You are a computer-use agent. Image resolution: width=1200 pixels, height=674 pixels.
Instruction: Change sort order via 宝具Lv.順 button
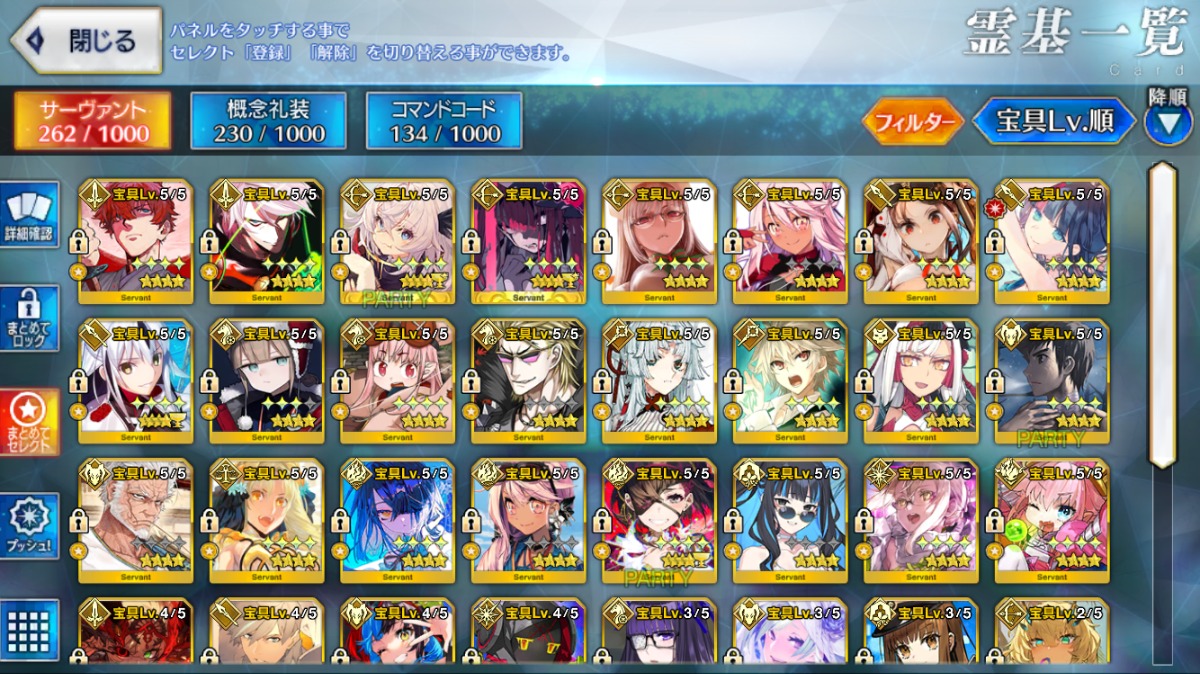point(1054,121)
